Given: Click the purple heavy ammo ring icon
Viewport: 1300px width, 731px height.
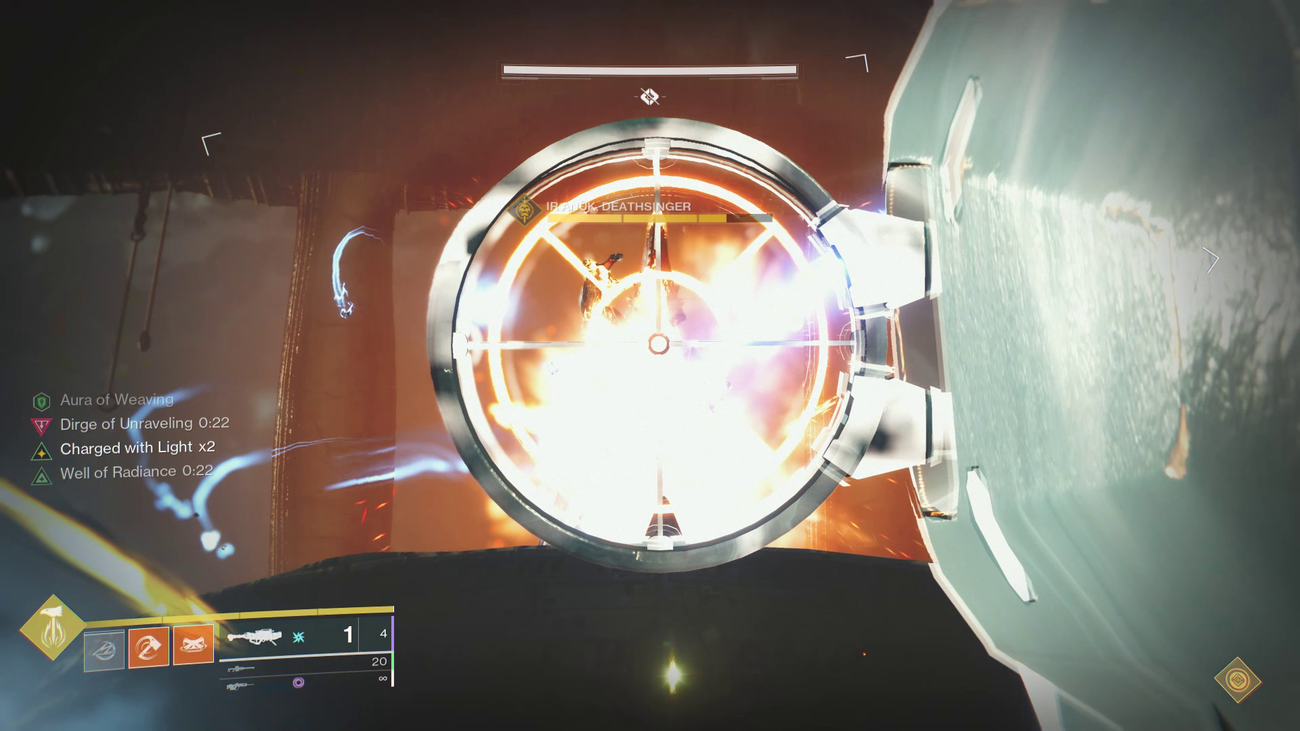Looking at the screenshot, I should (298, 683).
